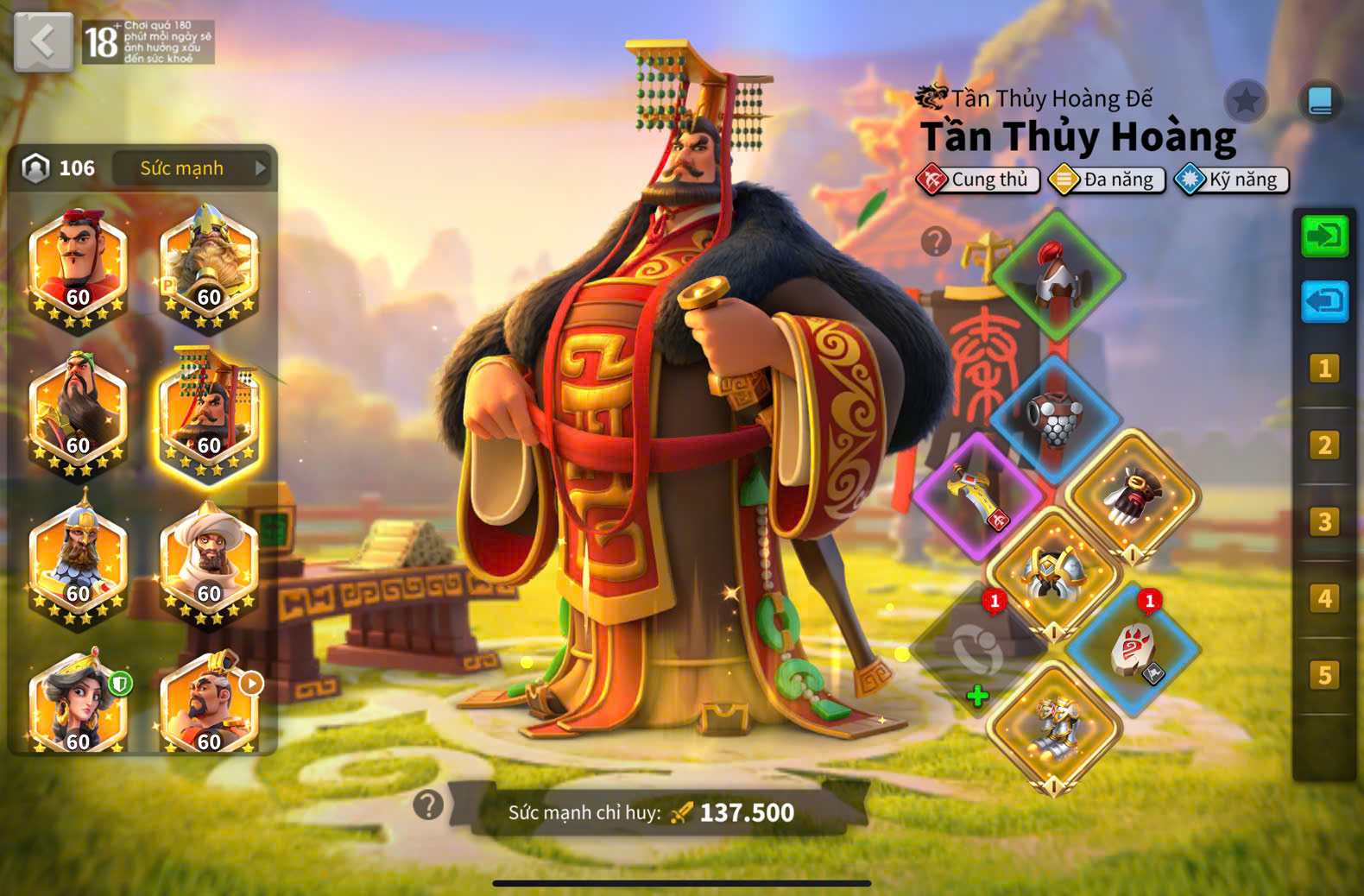
Task: Tap the Kỹ năng talent tag
Action: click(1233, 180)
